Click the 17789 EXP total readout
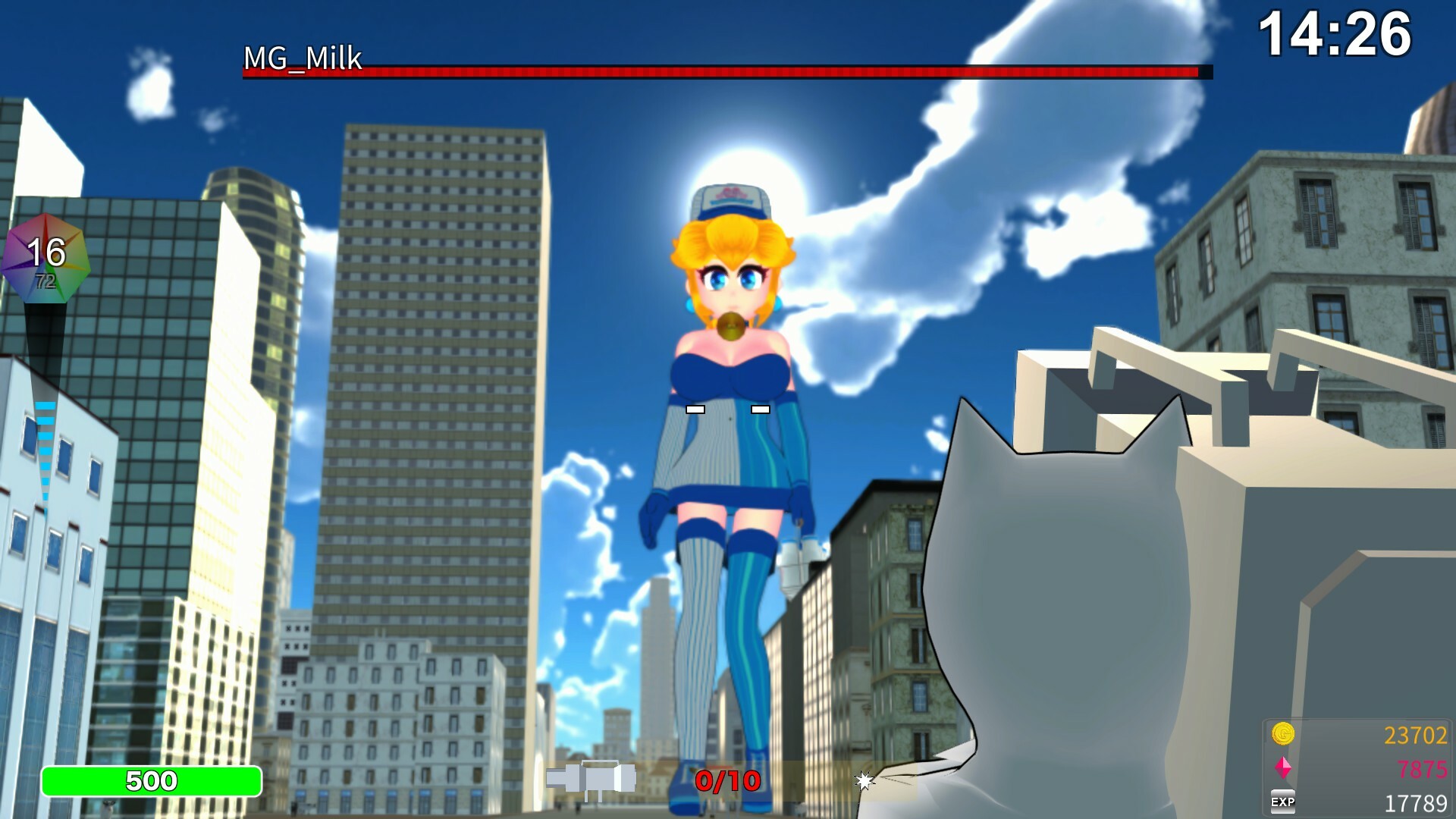 pyautogui.click(x=1415, y=801)
